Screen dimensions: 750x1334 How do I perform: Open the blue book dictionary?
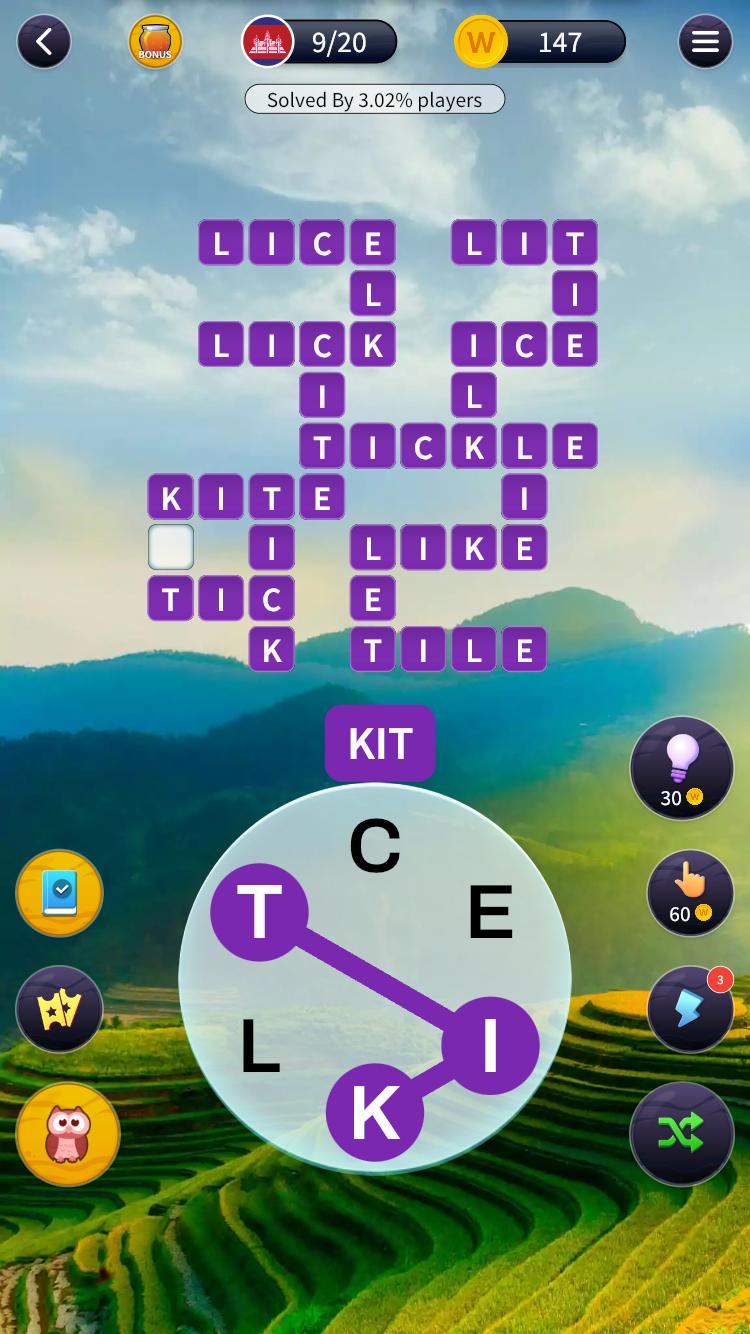(60, 893)
